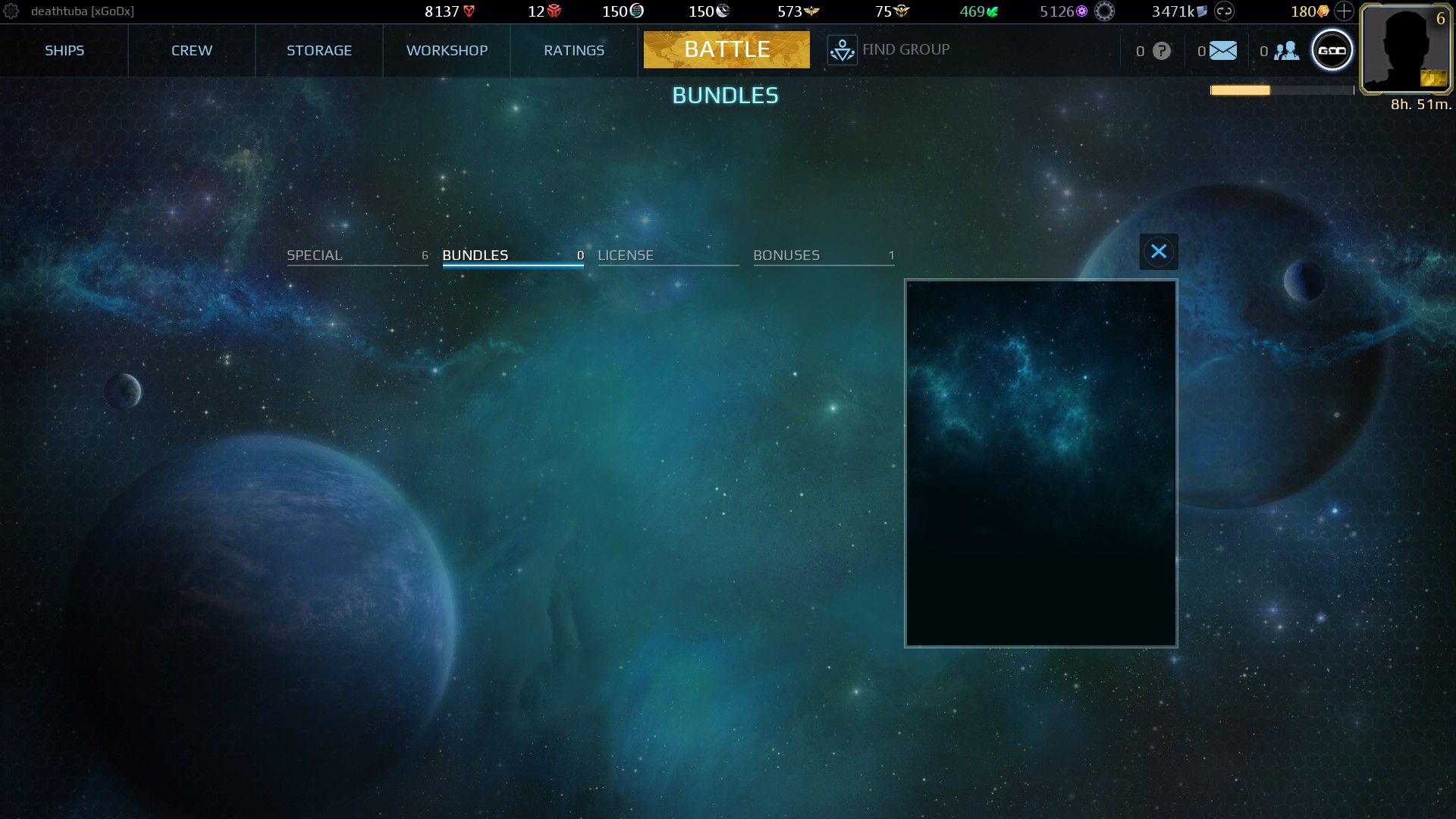The height and width of the screenshot is (819, 1456).
Task: Open the friends list icon
Action: [1286, 51]
